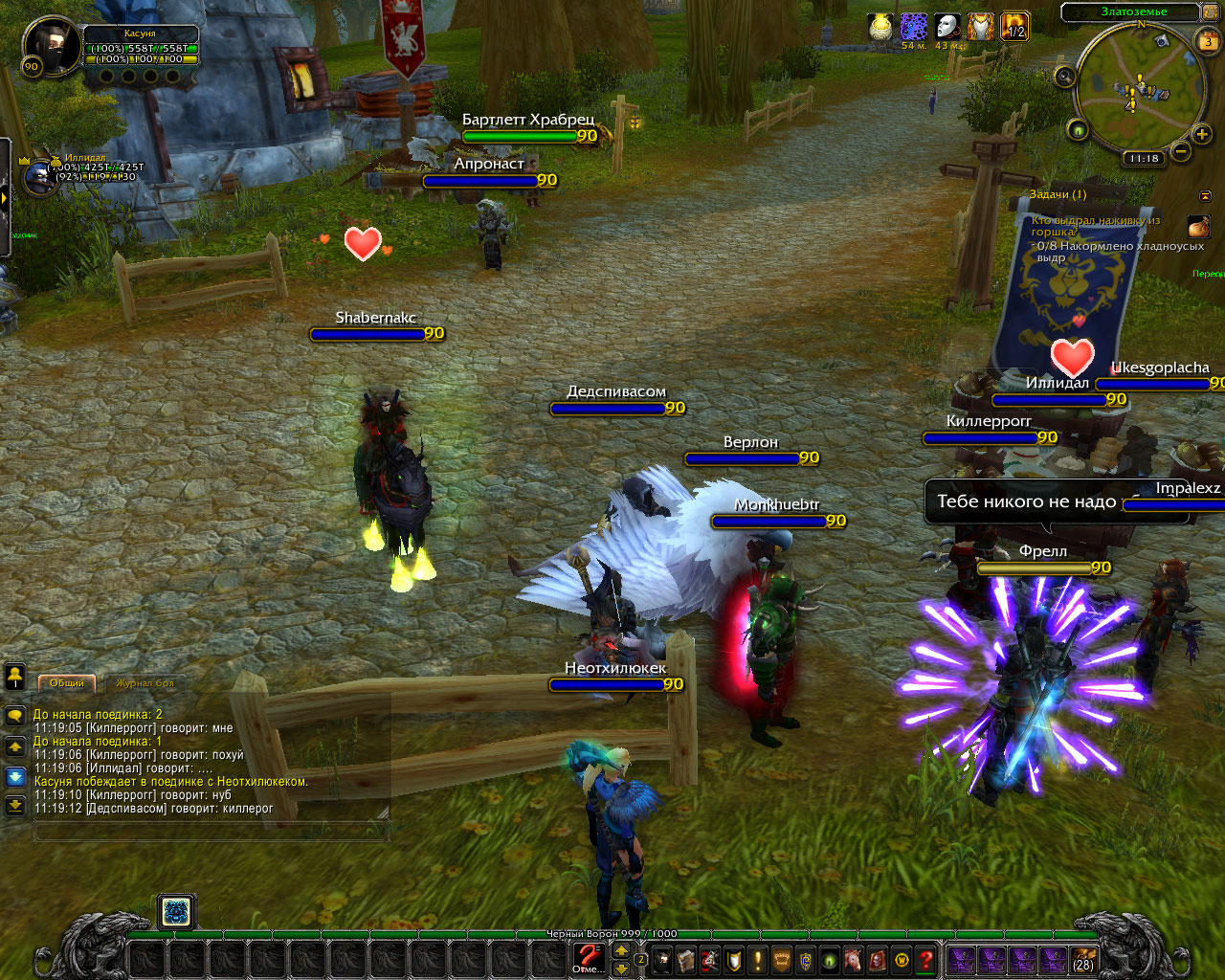
Task: Jump chat to the latest message
Action: pos(15,806)
